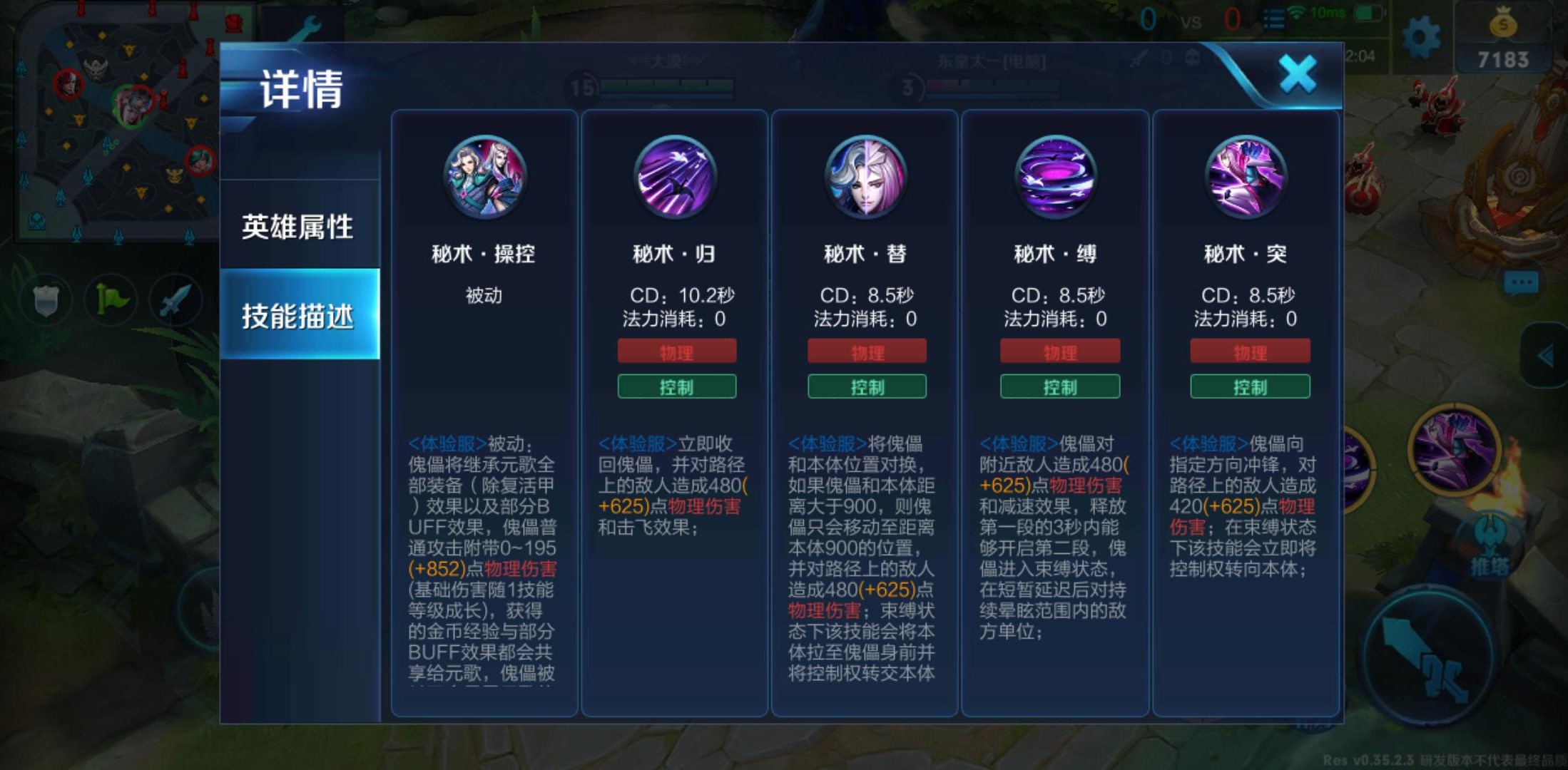Click the 秘术·缚 skill icon
This screenshot has height=770, width=1568.
[x=1057, y=178]
